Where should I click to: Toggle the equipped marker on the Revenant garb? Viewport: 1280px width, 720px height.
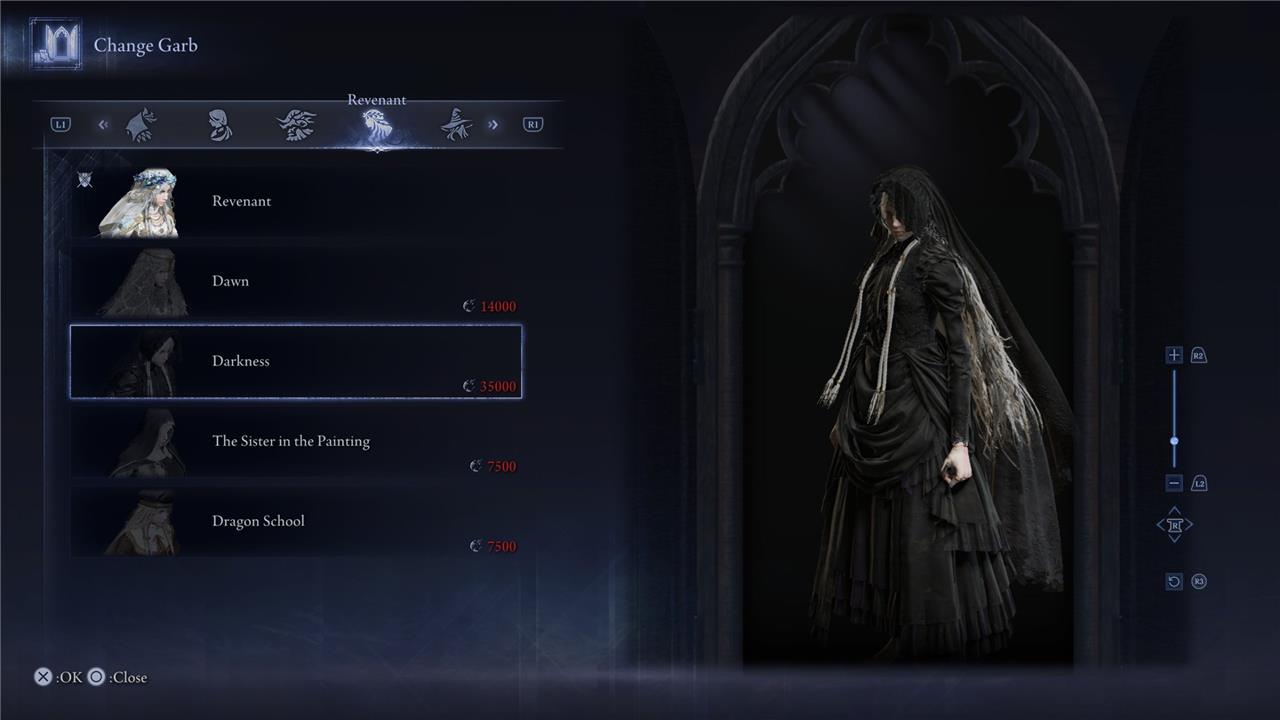coord(86,179)
